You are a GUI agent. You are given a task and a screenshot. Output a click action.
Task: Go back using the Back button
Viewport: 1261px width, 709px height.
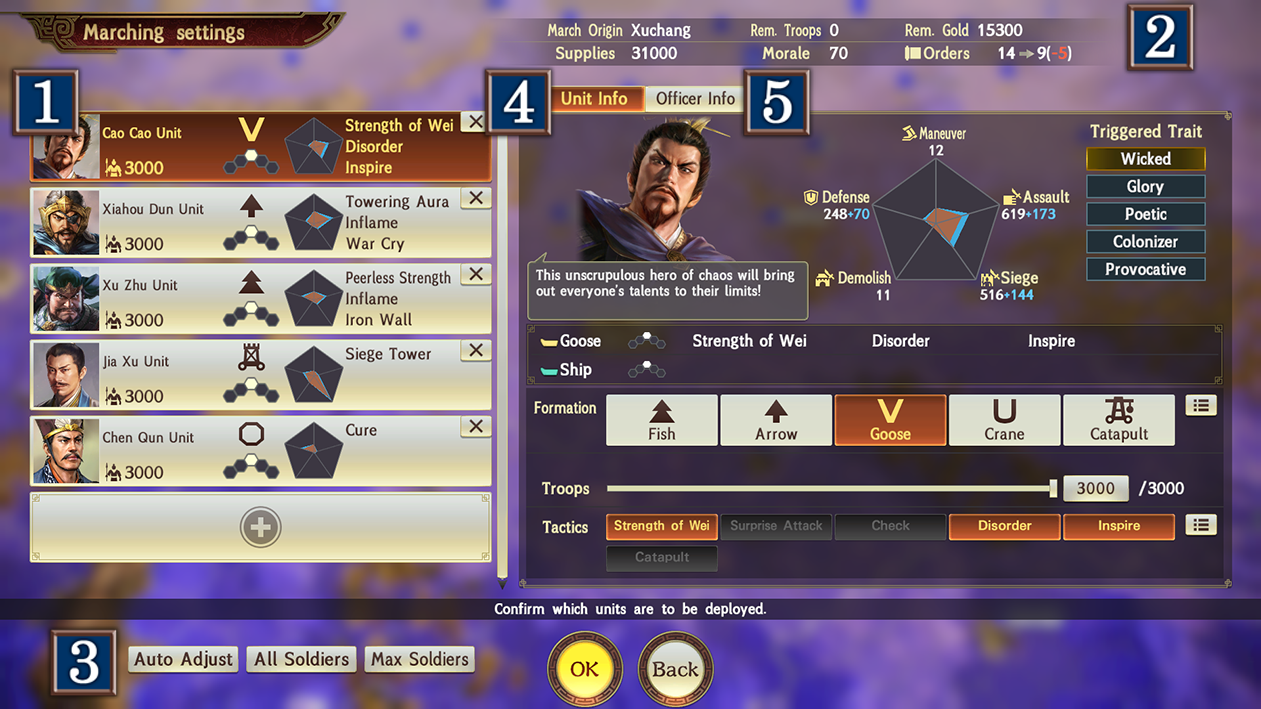tap(675, 669)
